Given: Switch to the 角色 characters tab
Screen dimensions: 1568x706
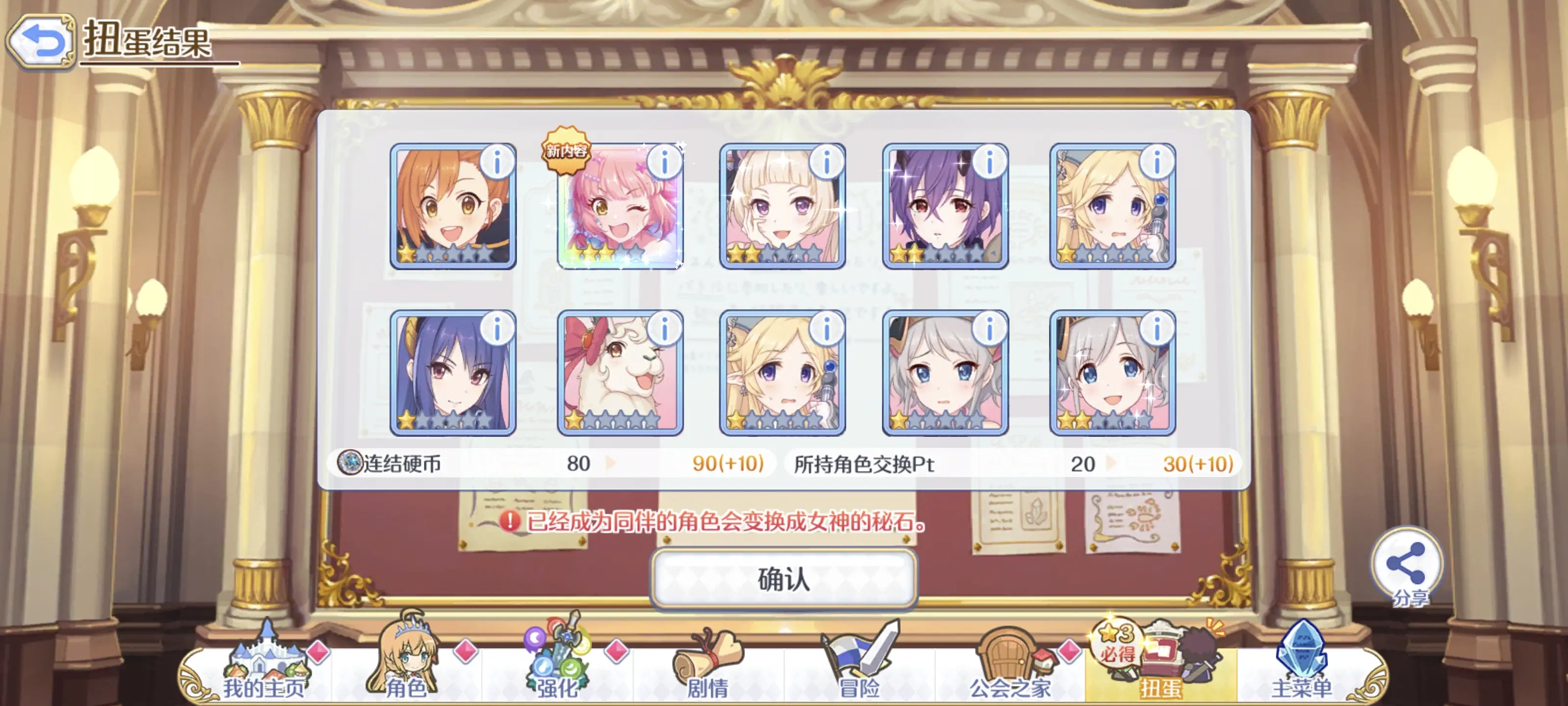Looking at the screenshot, I should [405, 668].
